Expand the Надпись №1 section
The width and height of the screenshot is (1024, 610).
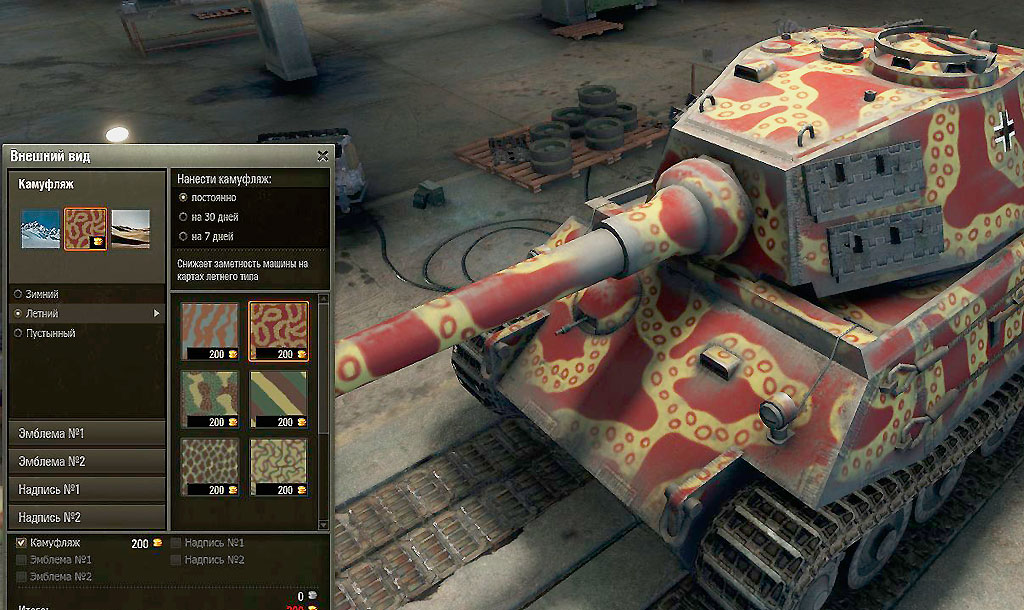click(x=86, y=489)
